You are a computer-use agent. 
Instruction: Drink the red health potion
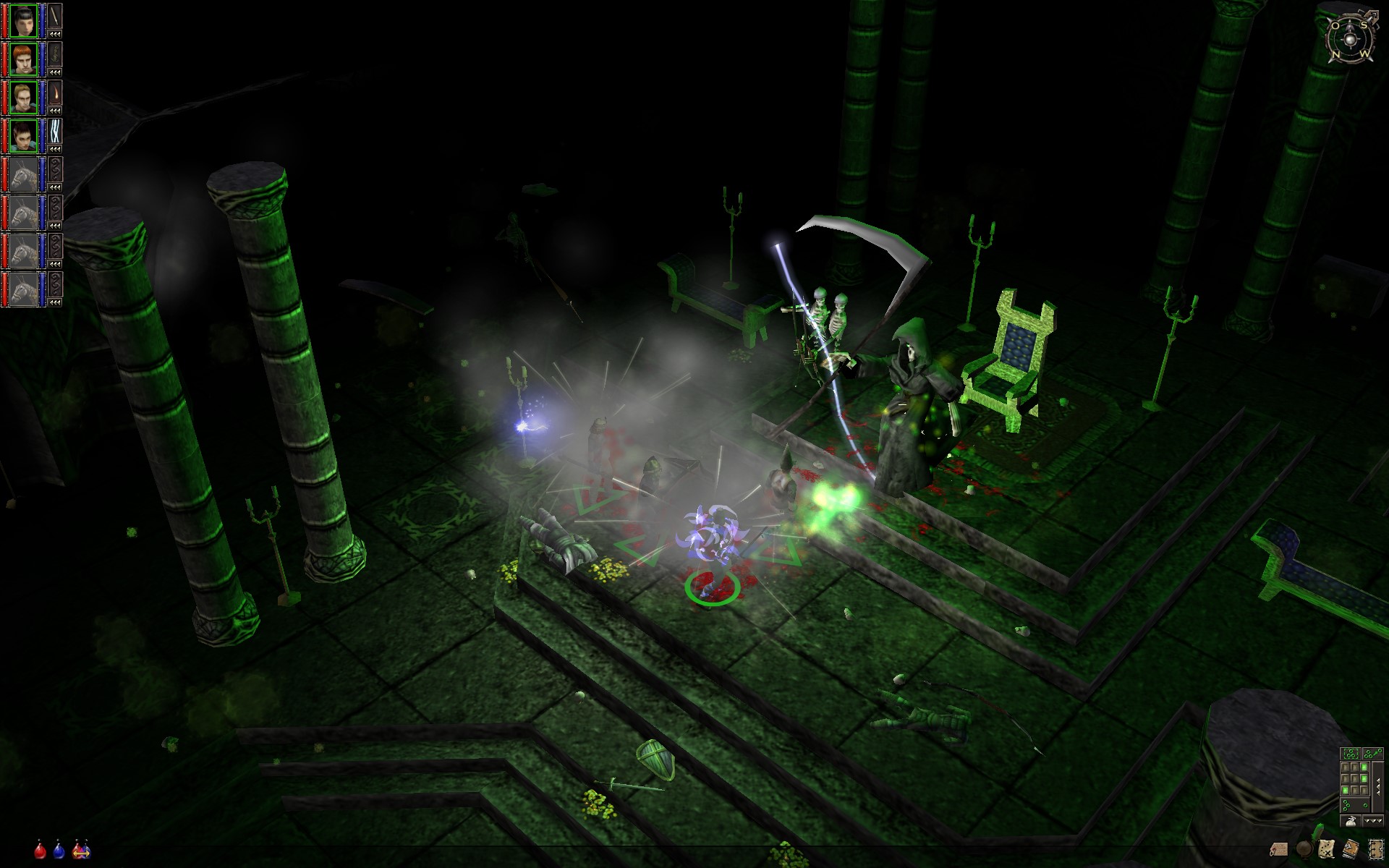click(x=41, y=850)
